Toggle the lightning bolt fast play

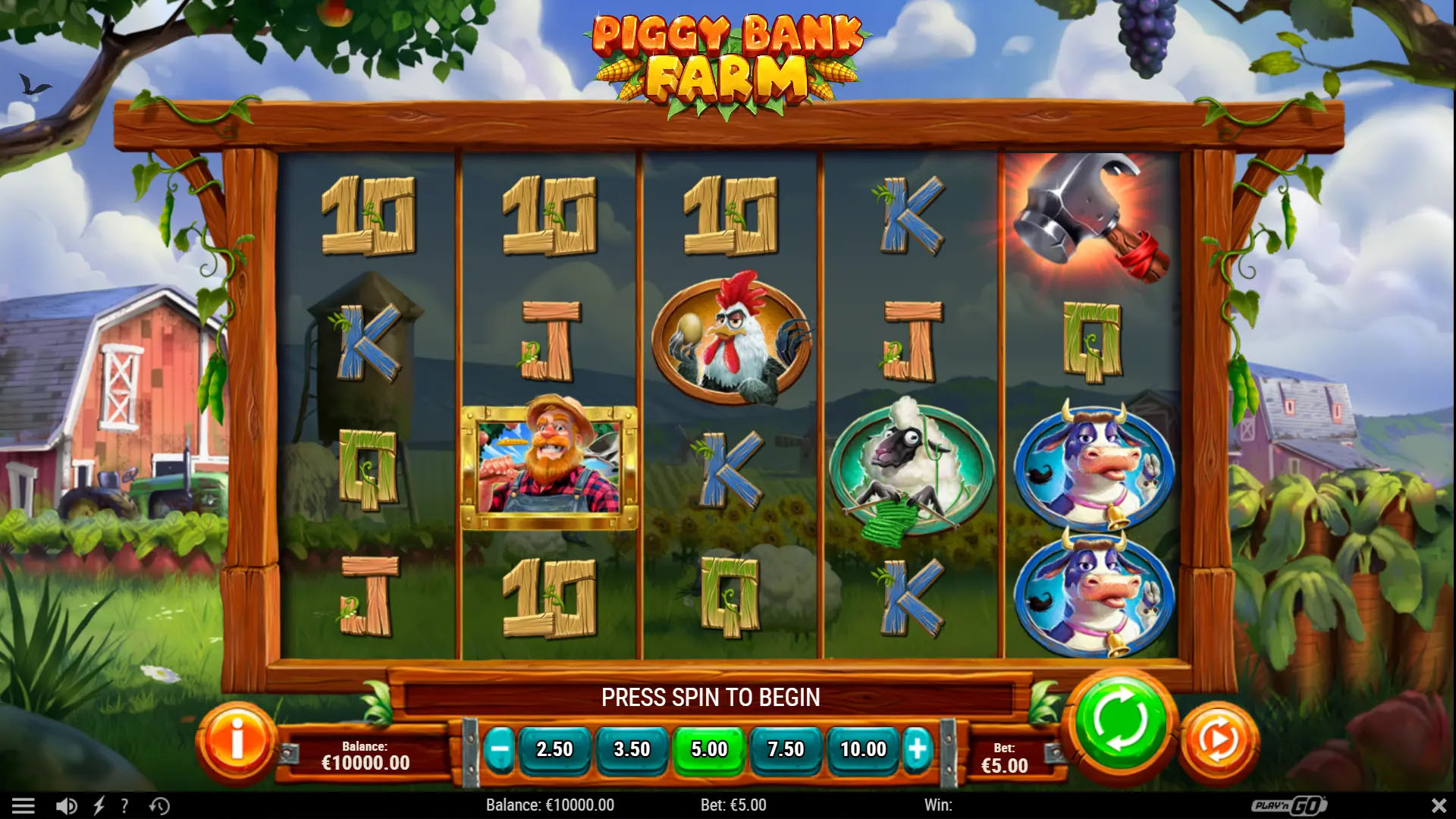99,805
